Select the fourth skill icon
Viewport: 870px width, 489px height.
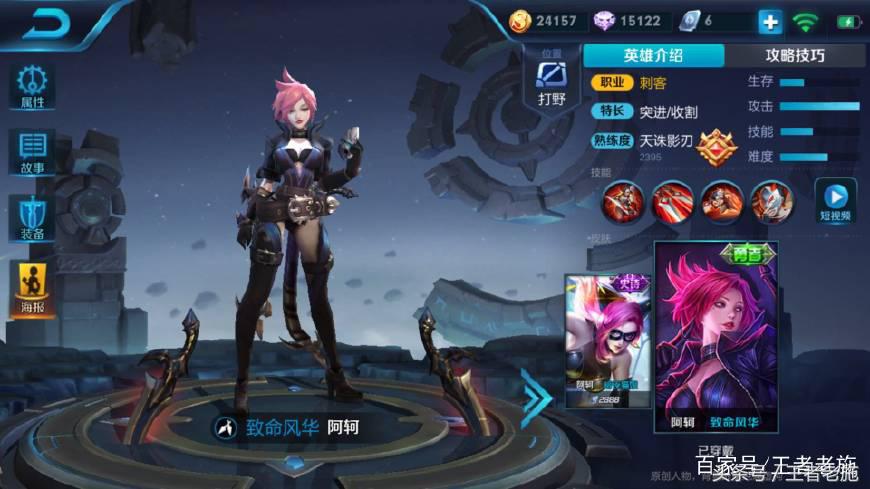click(x=771, y=201)
